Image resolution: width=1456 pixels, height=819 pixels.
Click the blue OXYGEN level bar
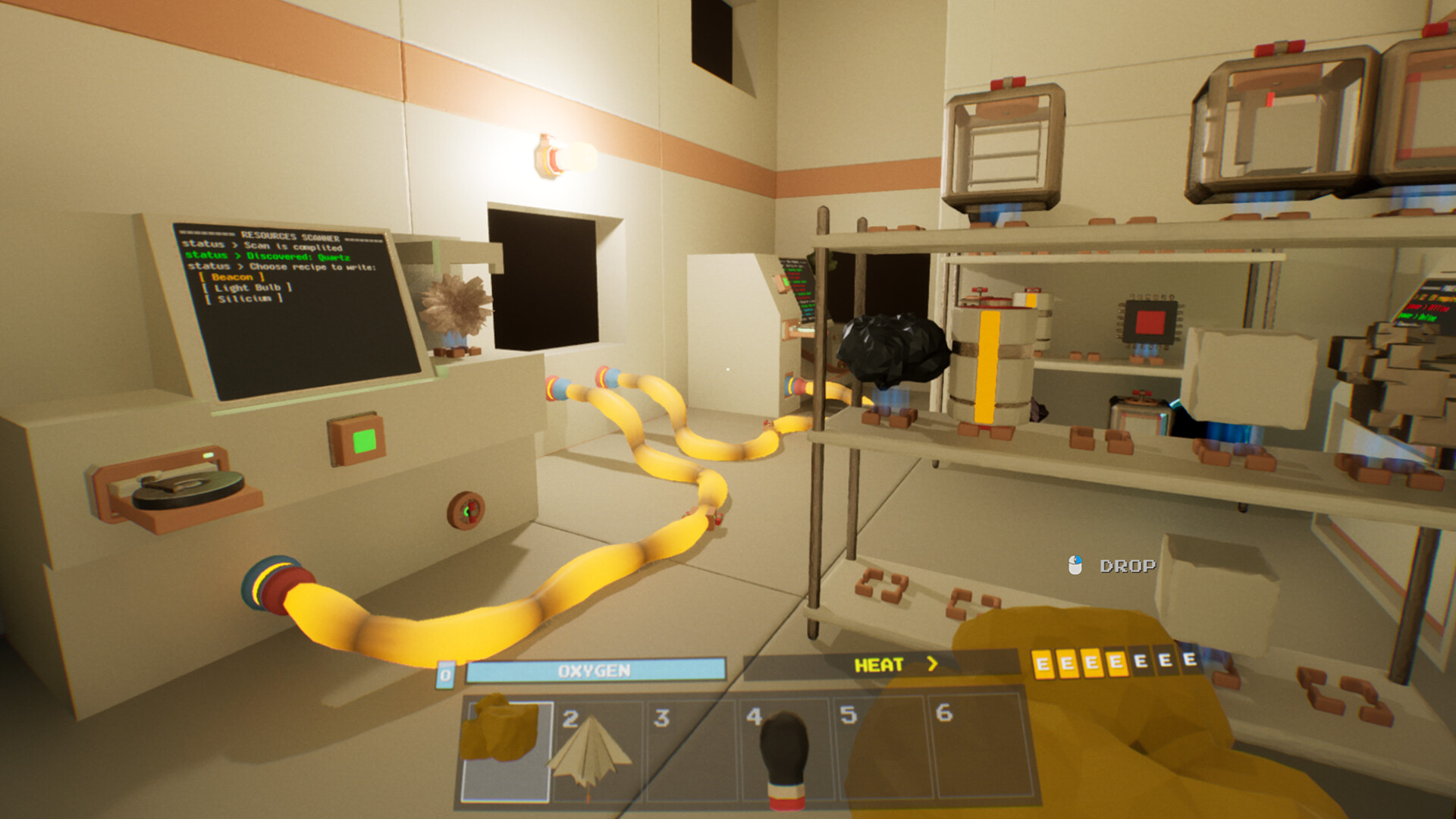click(595, 668)
